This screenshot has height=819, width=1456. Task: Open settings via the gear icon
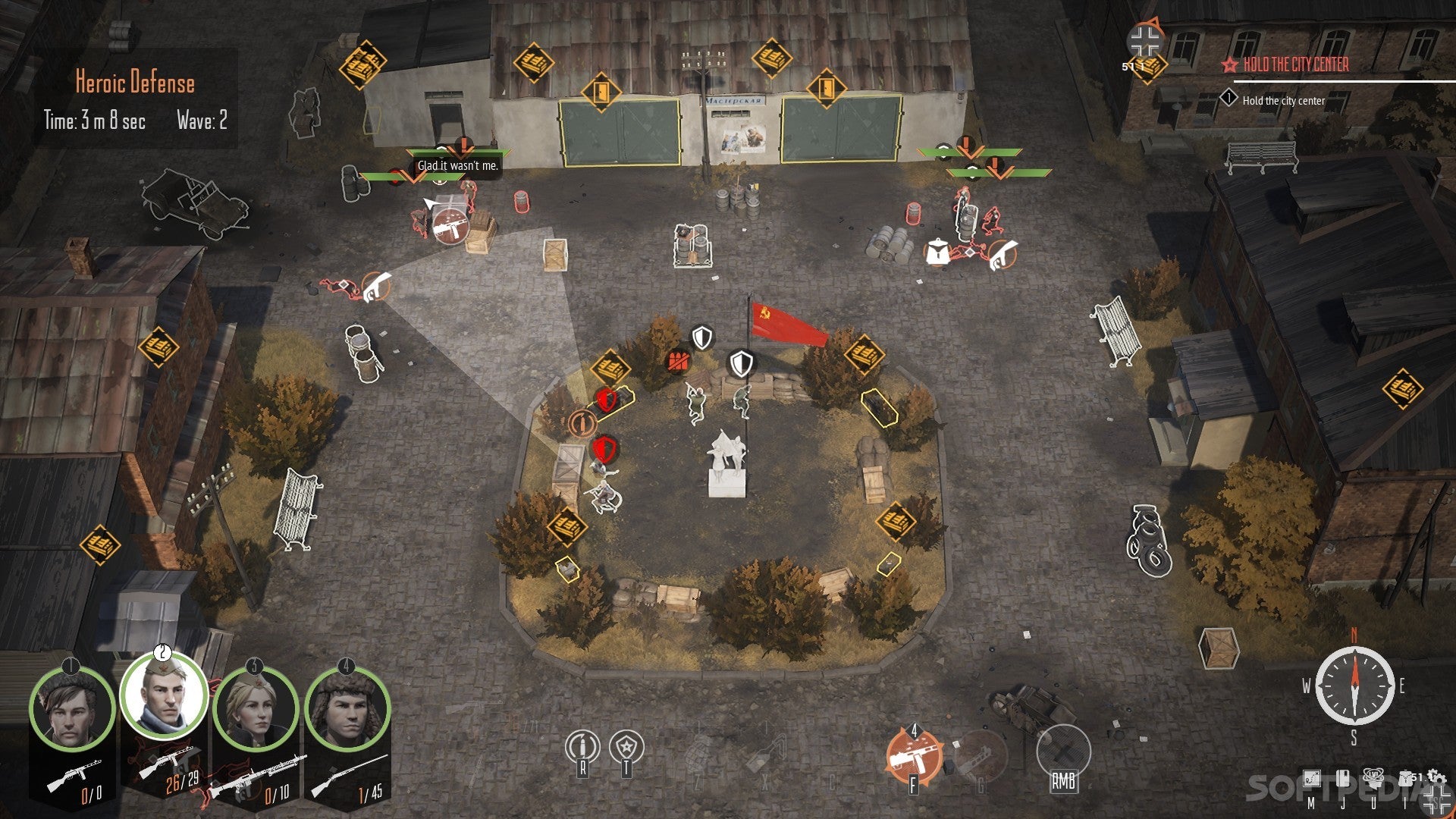click(1435, 778)
